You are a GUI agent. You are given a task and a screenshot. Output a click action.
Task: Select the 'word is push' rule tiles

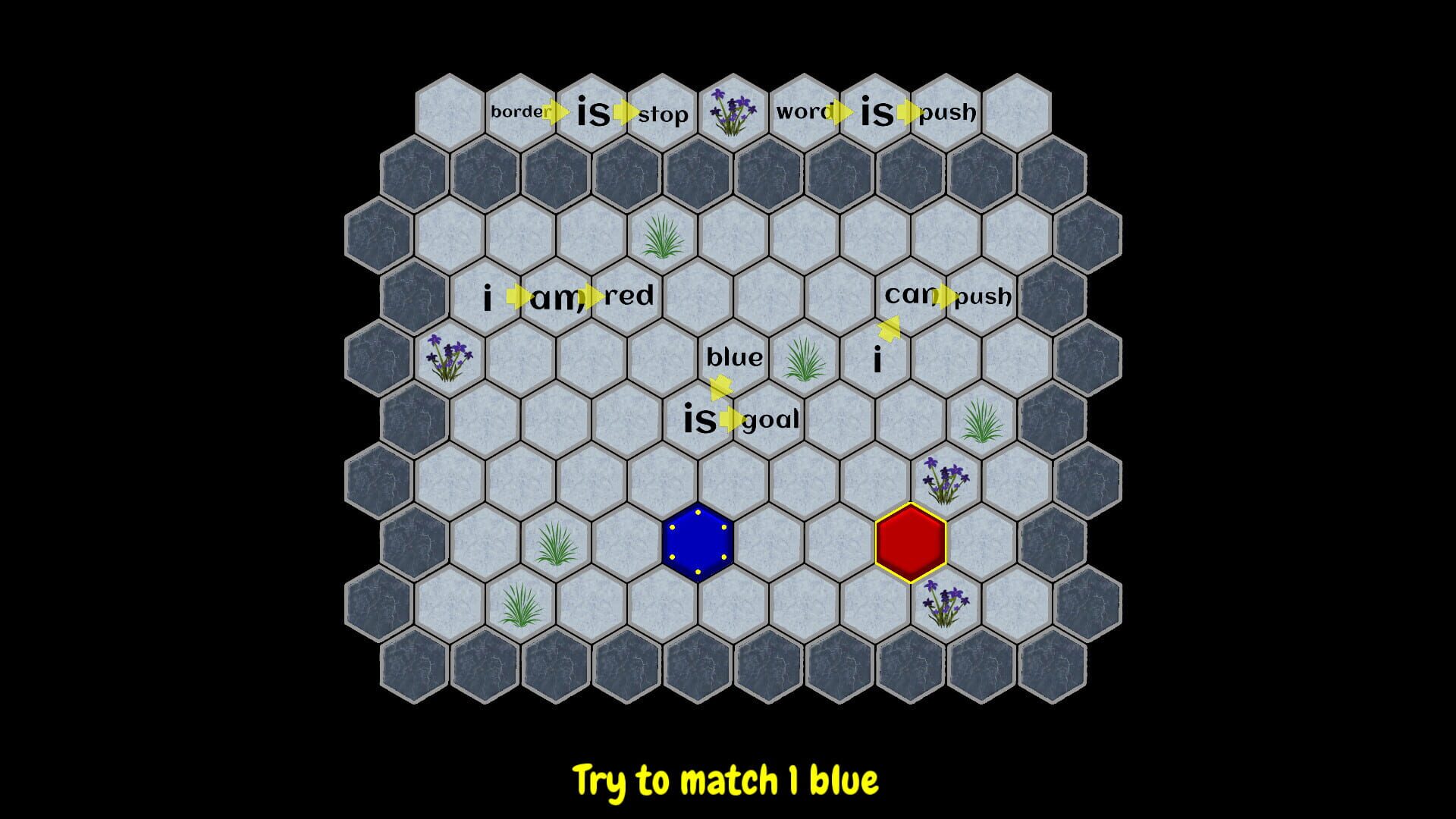click(x=876, y=111)
